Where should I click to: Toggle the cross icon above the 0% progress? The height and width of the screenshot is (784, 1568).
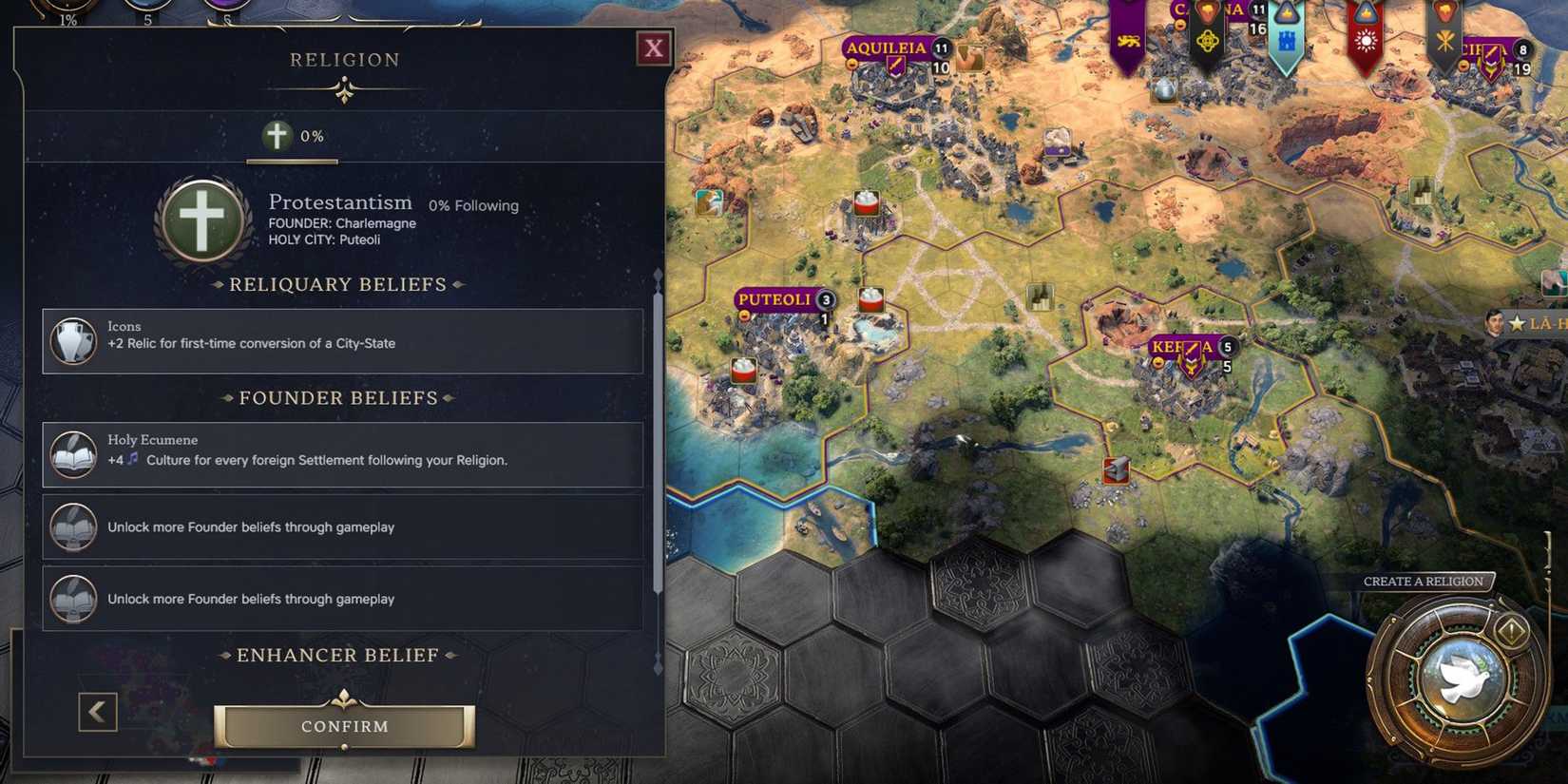coord(277,135)
